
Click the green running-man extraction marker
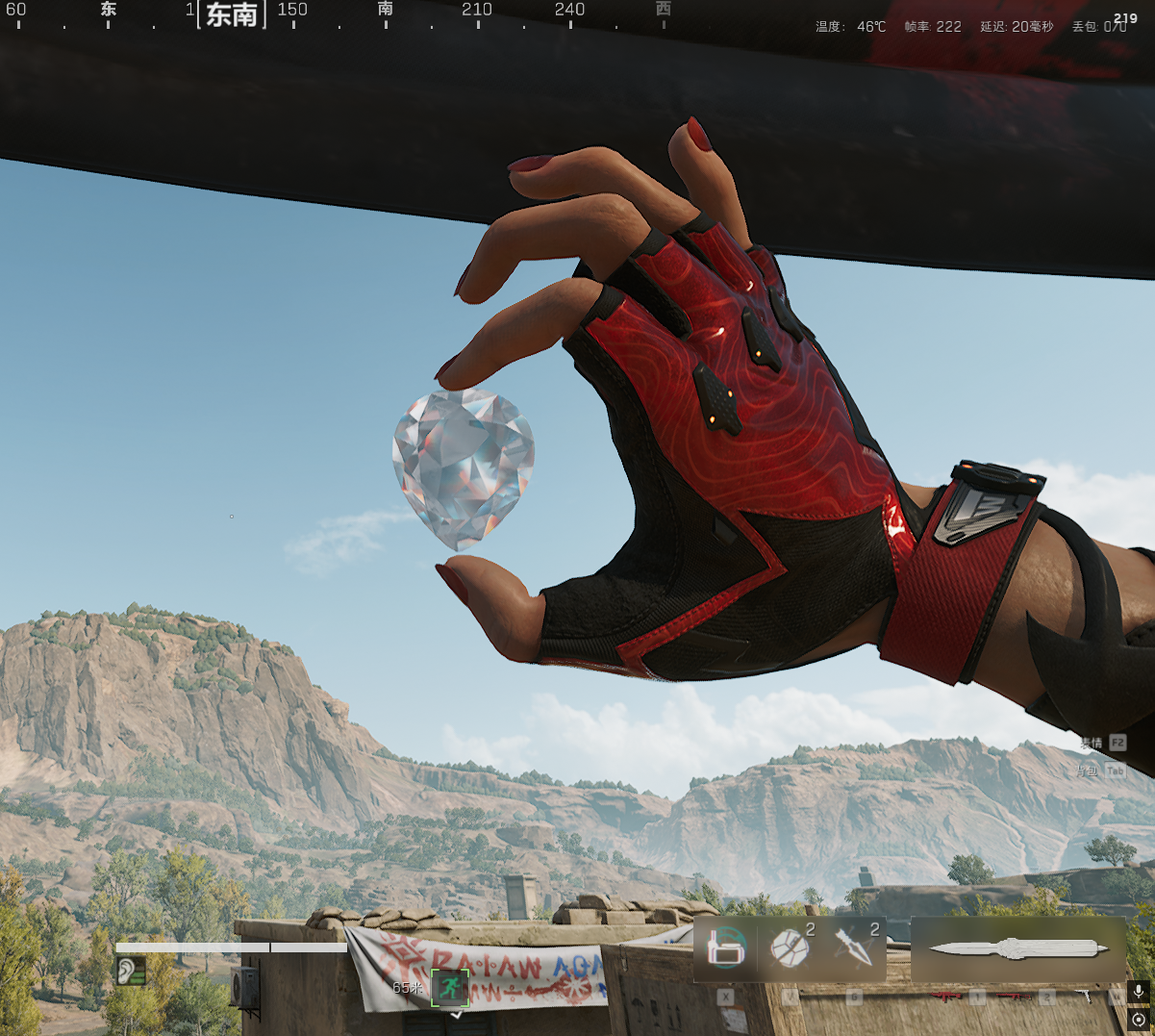click(x=449, y=987)
